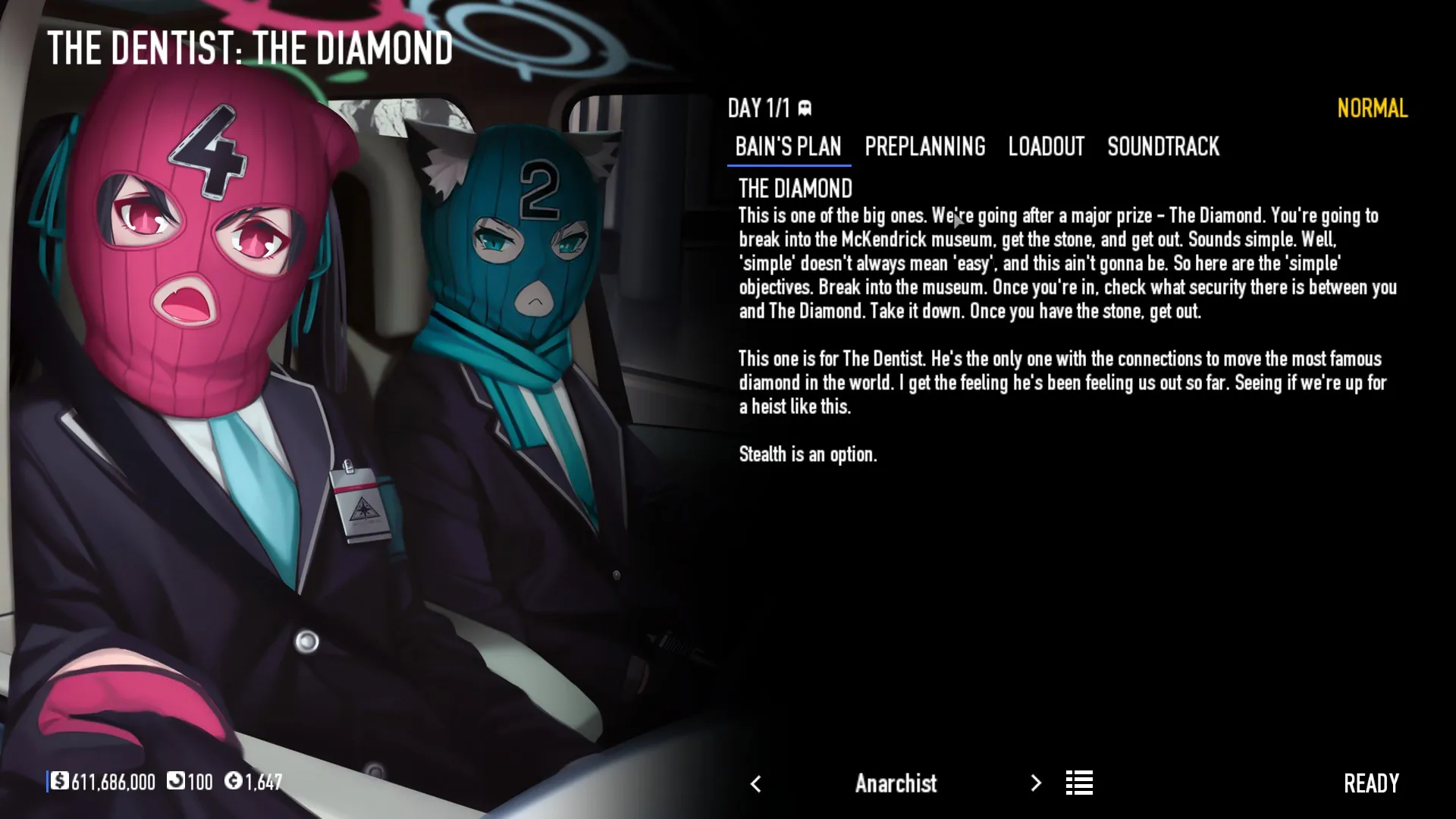
Task: Open the profile list icon
Action: point(1079,783)
